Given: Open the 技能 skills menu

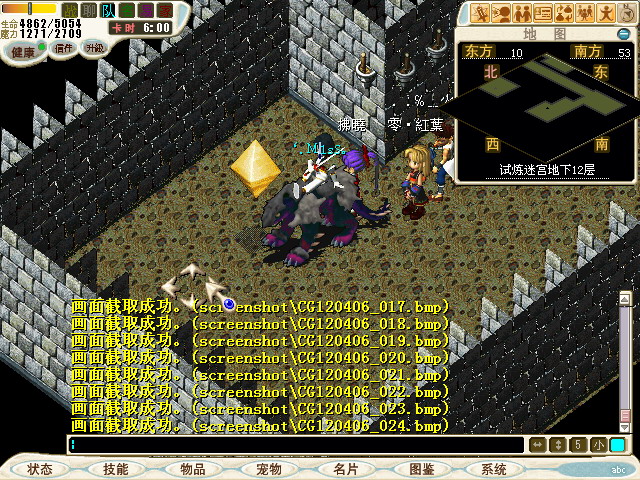Looking at the screenshot, I should [x=116, y=468].
